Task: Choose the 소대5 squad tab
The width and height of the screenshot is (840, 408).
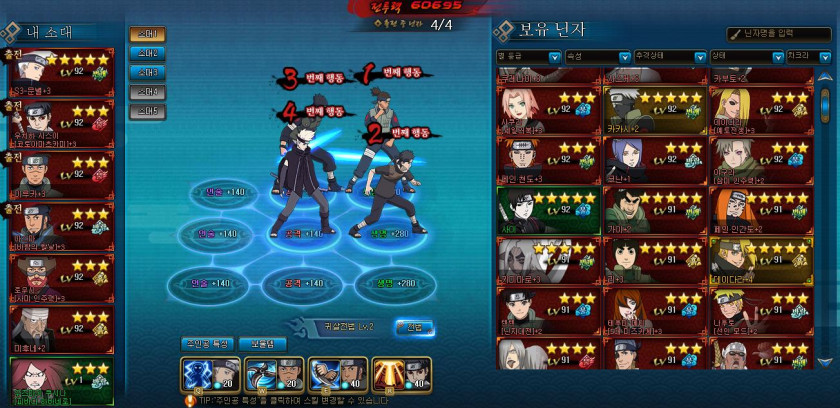Action: (147, 111)
